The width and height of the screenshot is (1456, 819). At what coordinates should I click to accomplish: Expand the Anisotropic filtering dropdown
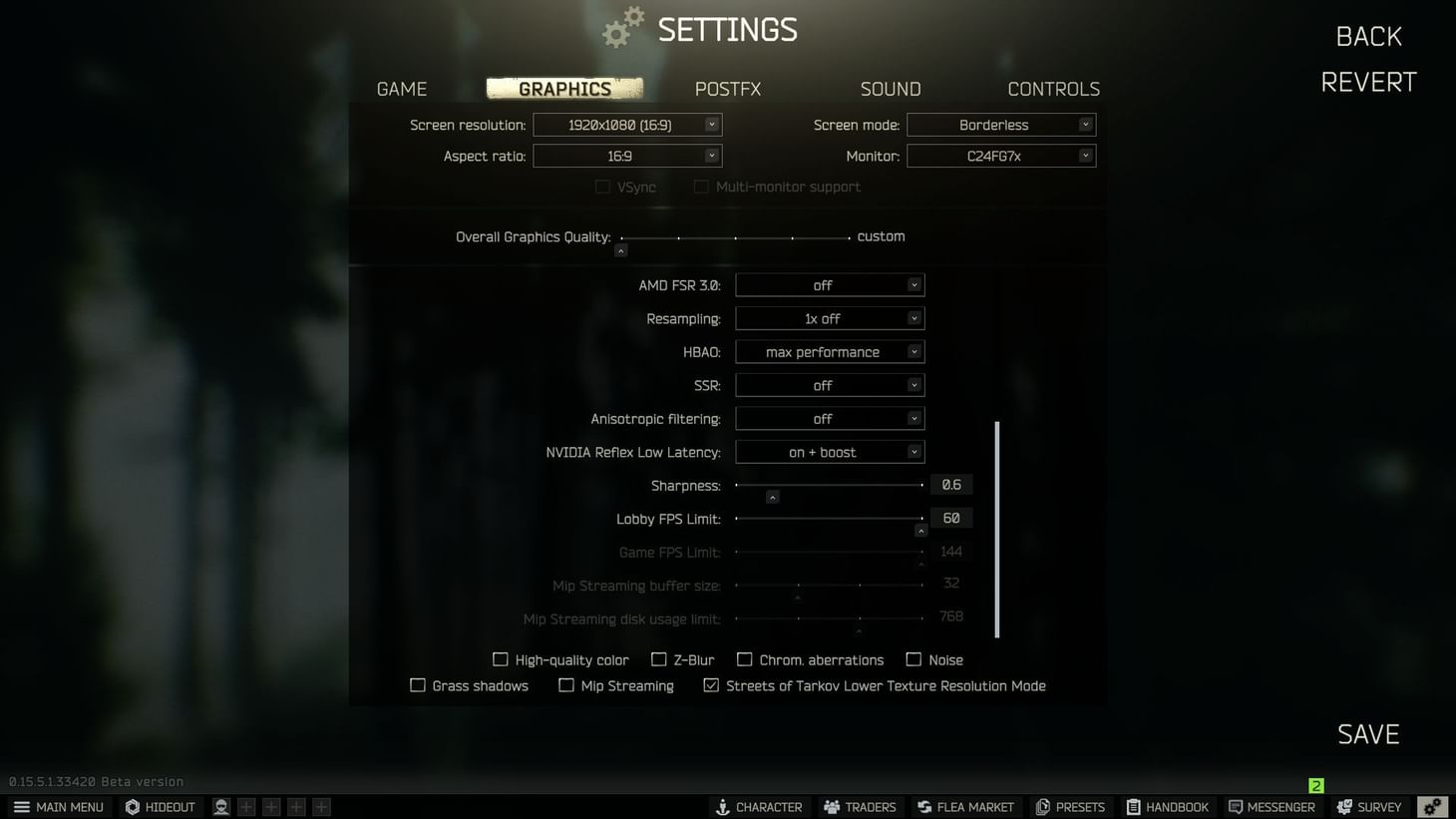click(829, 418)
